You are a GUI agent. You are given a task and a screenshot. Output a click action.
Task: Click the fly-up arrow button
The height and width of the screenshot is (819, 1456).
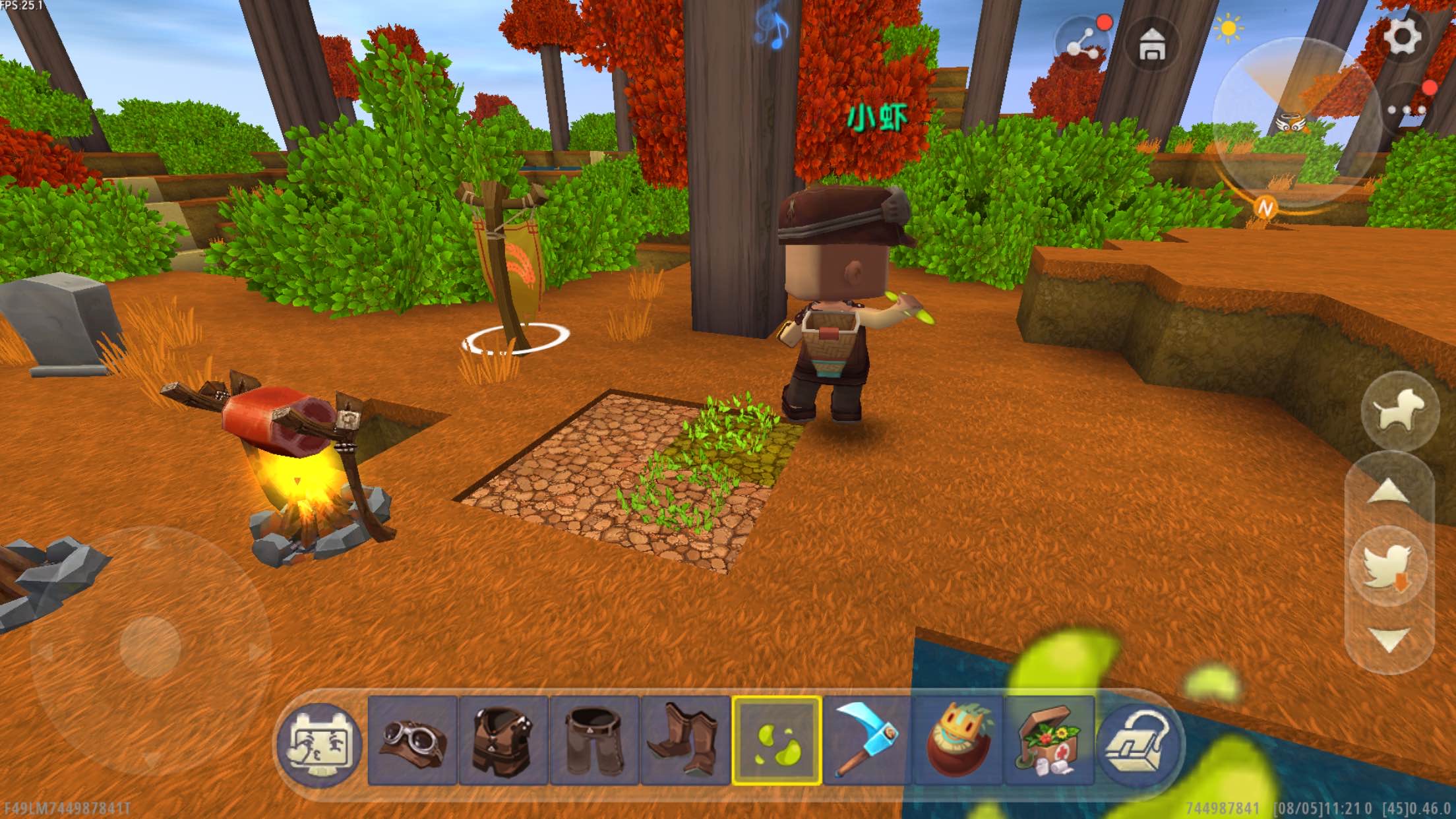(1389, 493)
